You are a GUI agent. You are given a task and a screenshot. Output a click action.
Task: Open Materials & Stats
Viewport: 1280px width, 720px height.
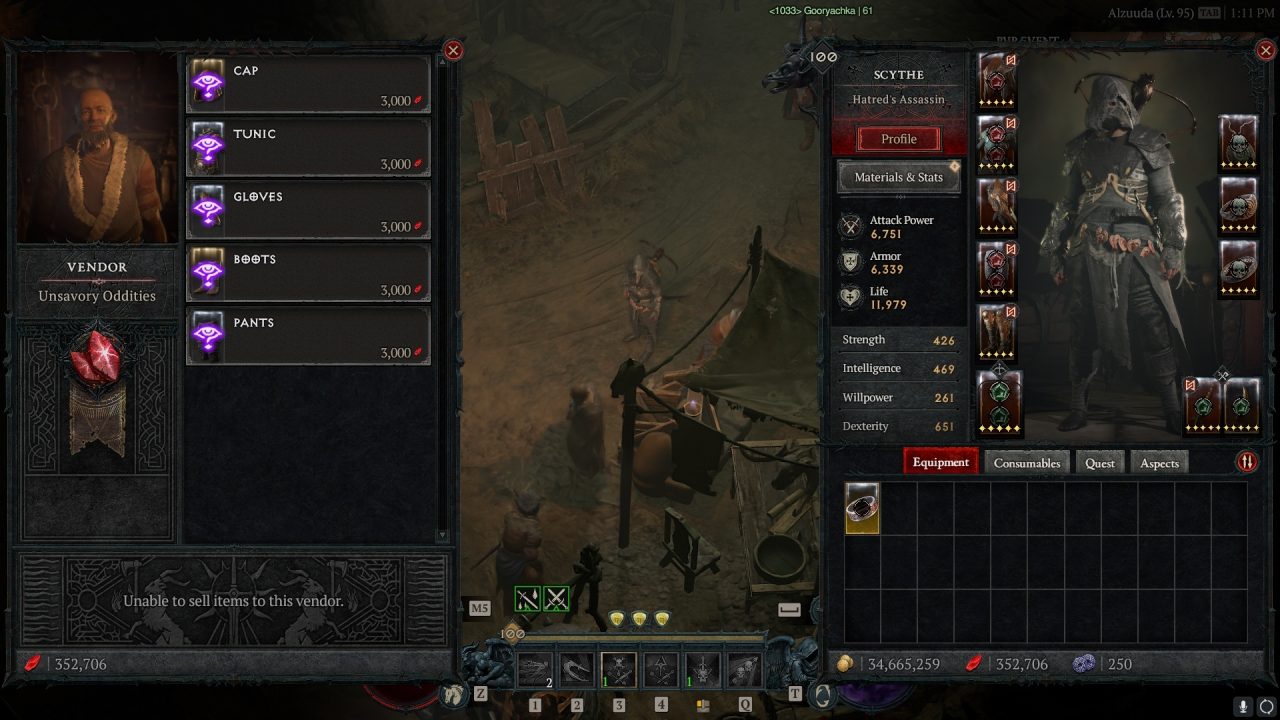pos(898,176)
